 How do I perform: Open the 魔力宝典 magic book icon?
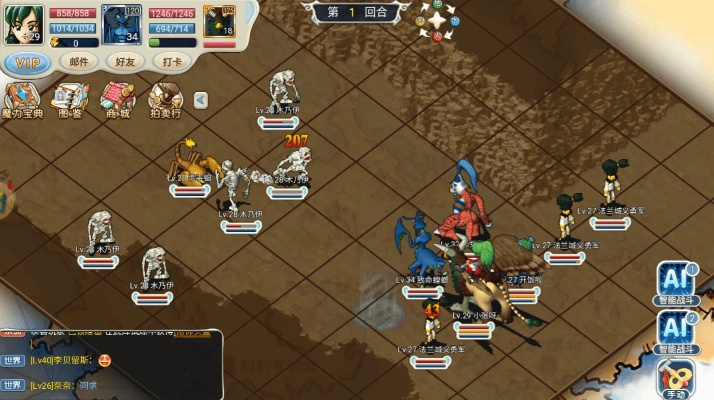coord(22,100)
